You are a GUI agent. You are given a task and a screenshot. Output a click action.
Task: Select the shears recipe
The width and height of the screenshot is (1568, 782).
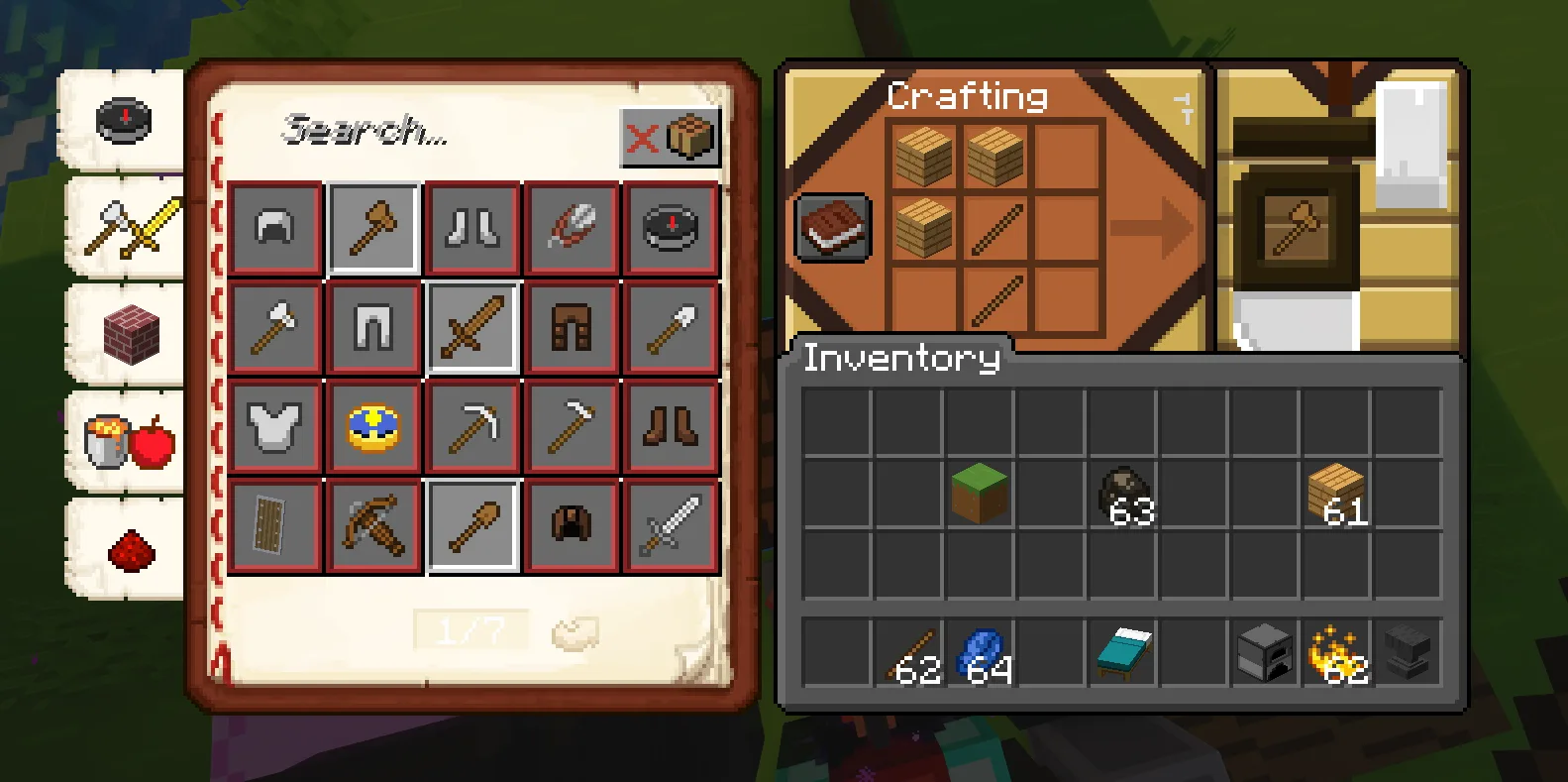tap(572, 228)
